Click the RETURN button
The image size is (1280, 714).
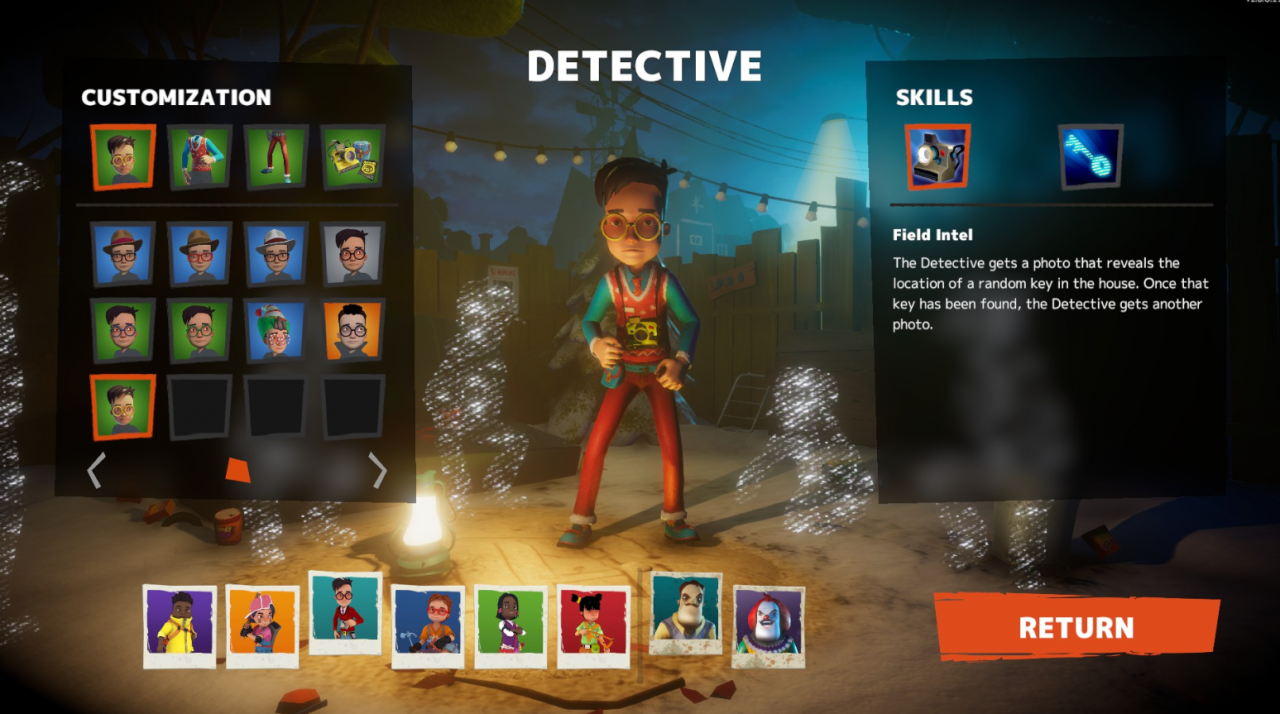1076,627
